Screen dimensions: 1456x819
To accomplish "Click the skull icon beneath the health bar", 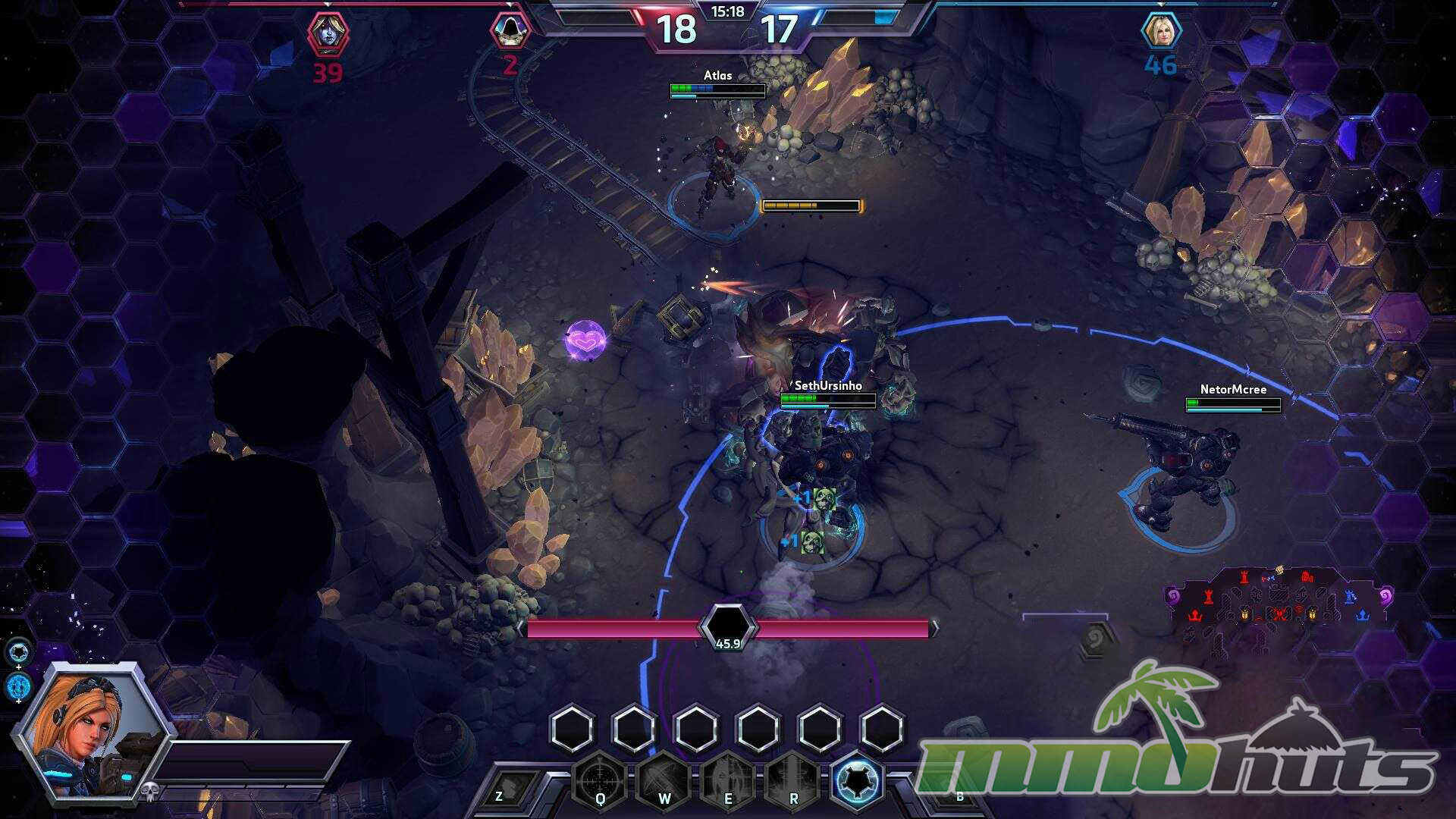I will [x=149, y=792].
